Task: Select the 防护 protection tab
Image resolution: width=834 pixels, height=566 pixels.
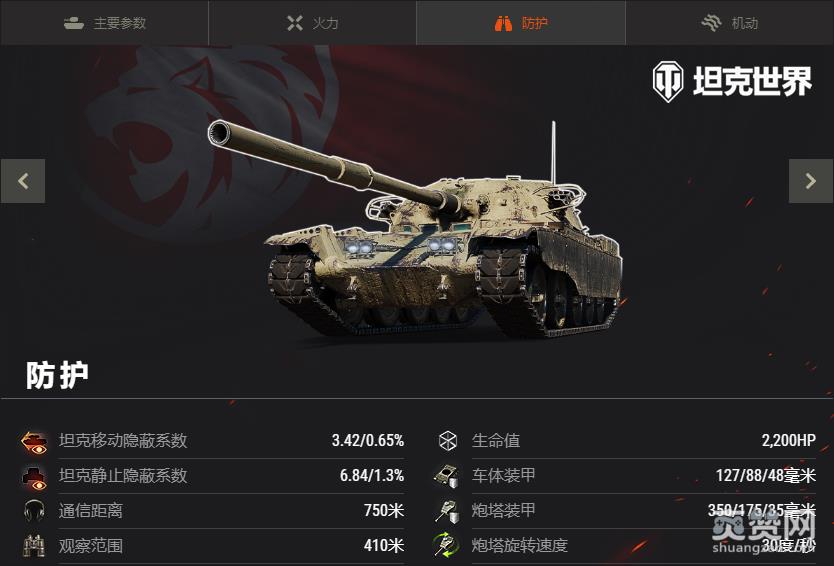Action: click(521, 23)
